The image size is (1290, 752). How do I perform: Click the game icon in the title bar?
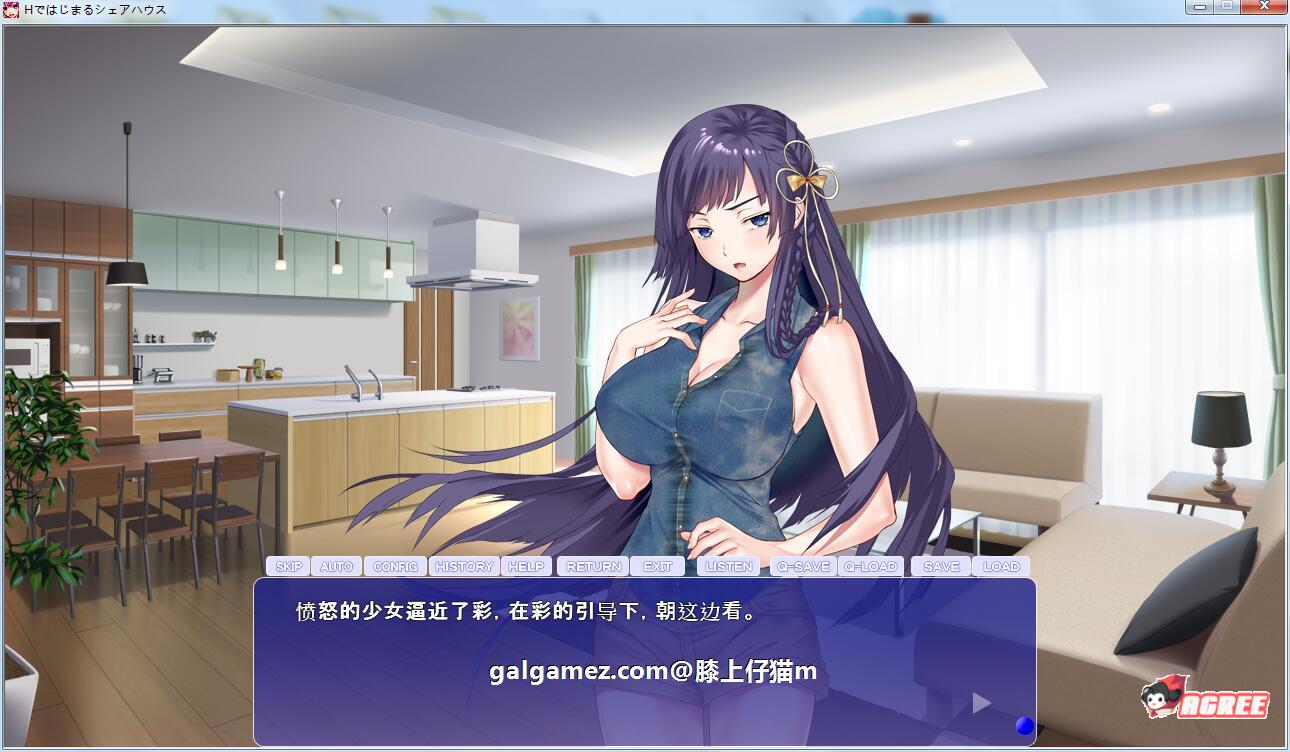pyautogui.click(x=12, y=8)
